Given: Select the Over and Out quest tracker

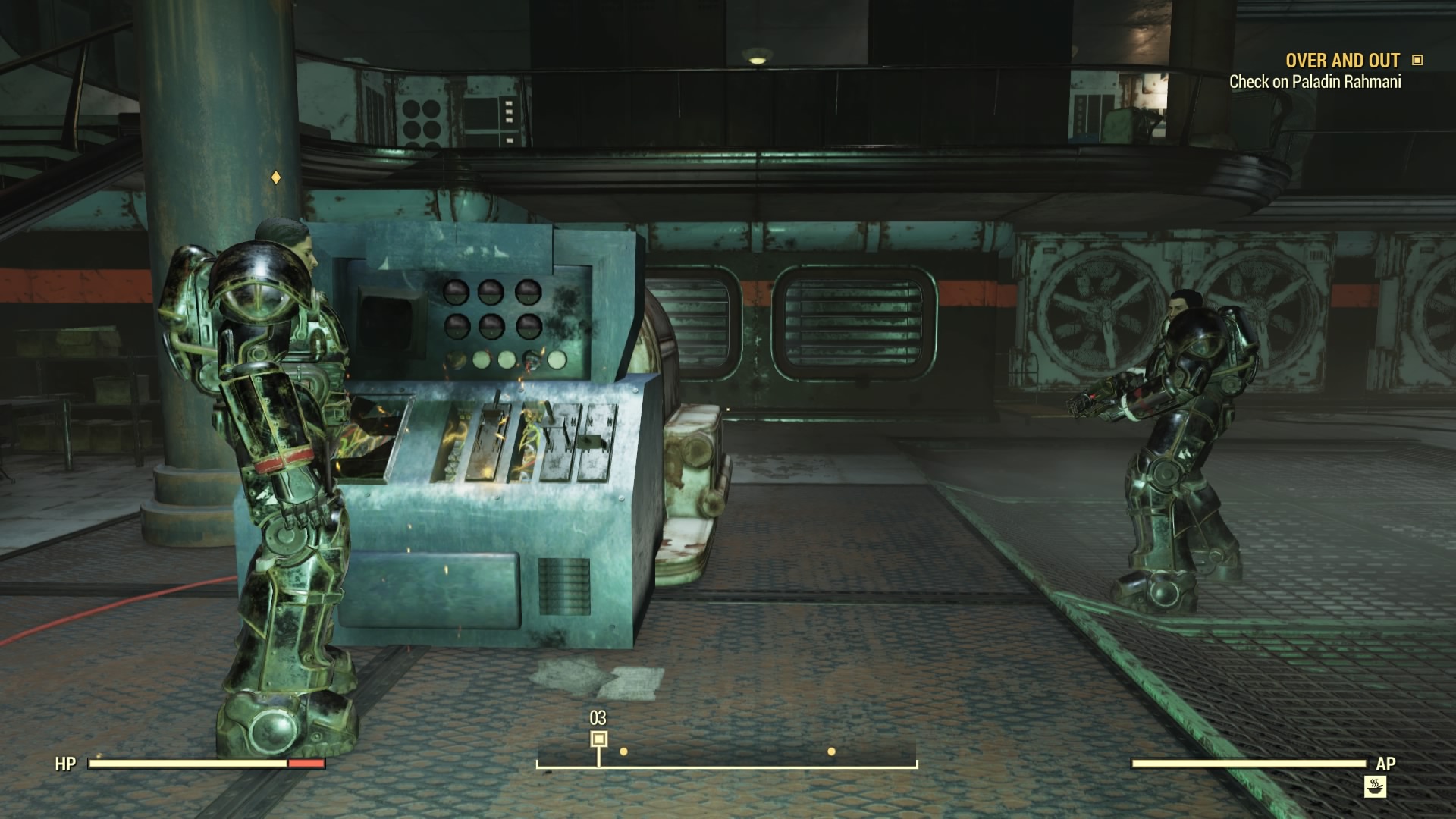Looking at the screenshot, I should (x=1341, y=61).
